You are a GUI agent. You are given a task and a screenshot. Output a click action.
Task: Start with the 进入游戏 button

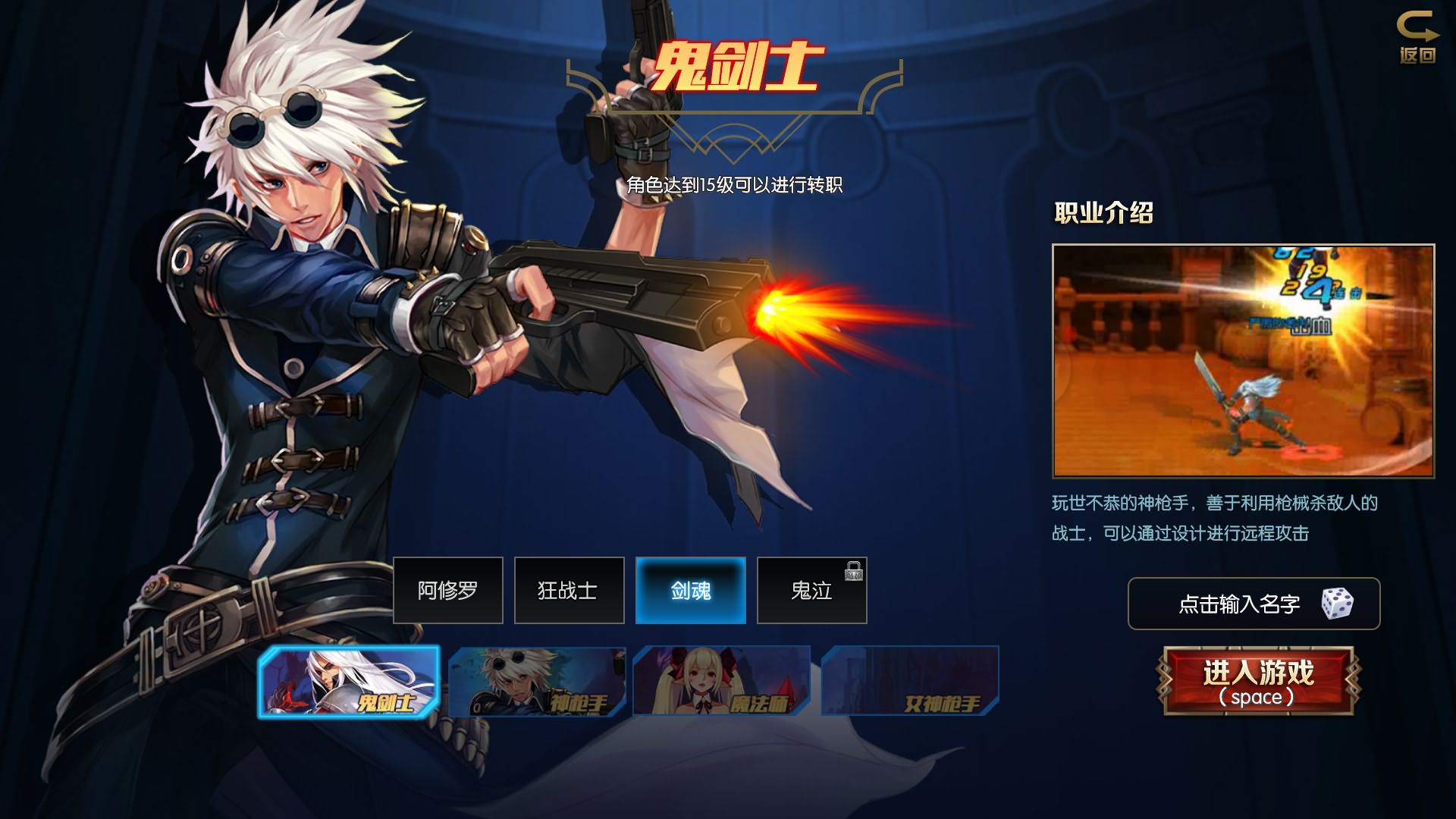click(1258, 681)
